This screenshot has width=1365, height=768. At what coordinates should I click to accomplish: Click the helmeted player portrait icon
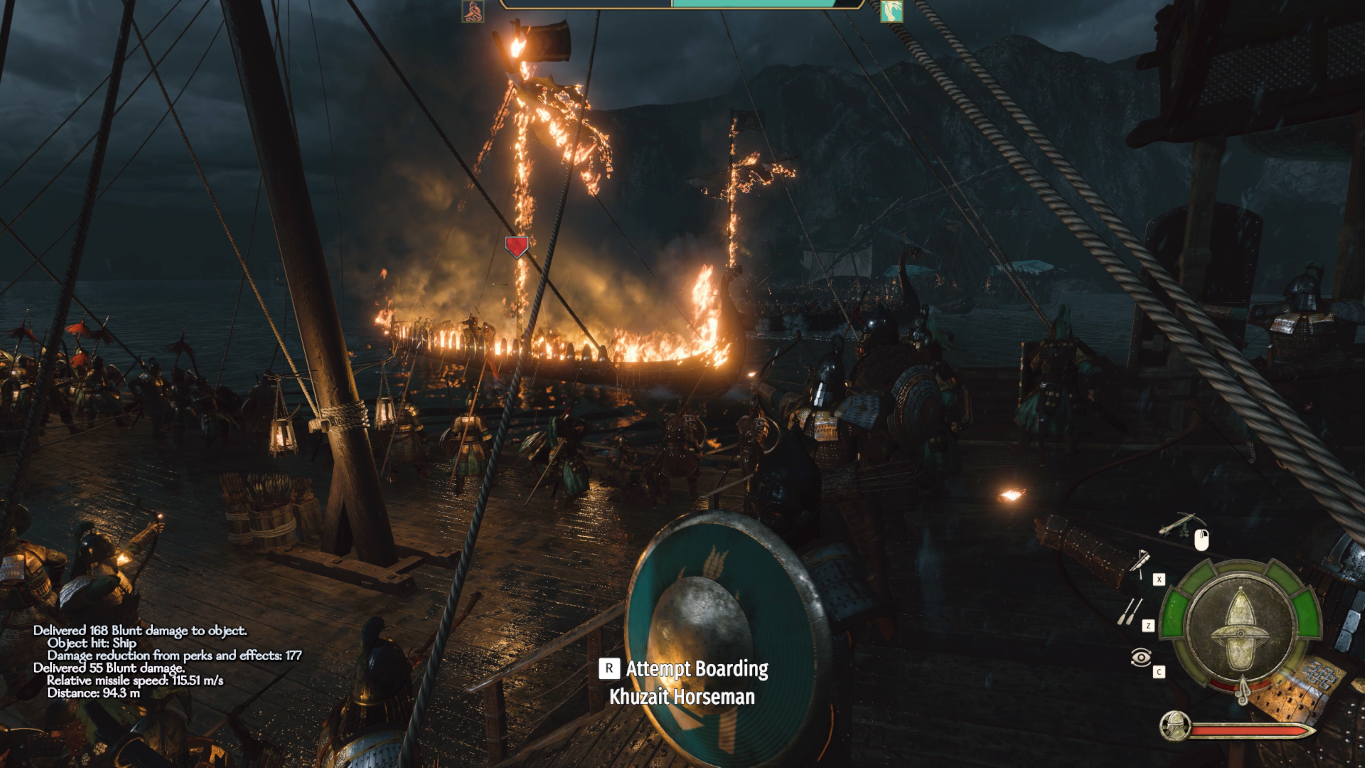tap(1175, 725)
